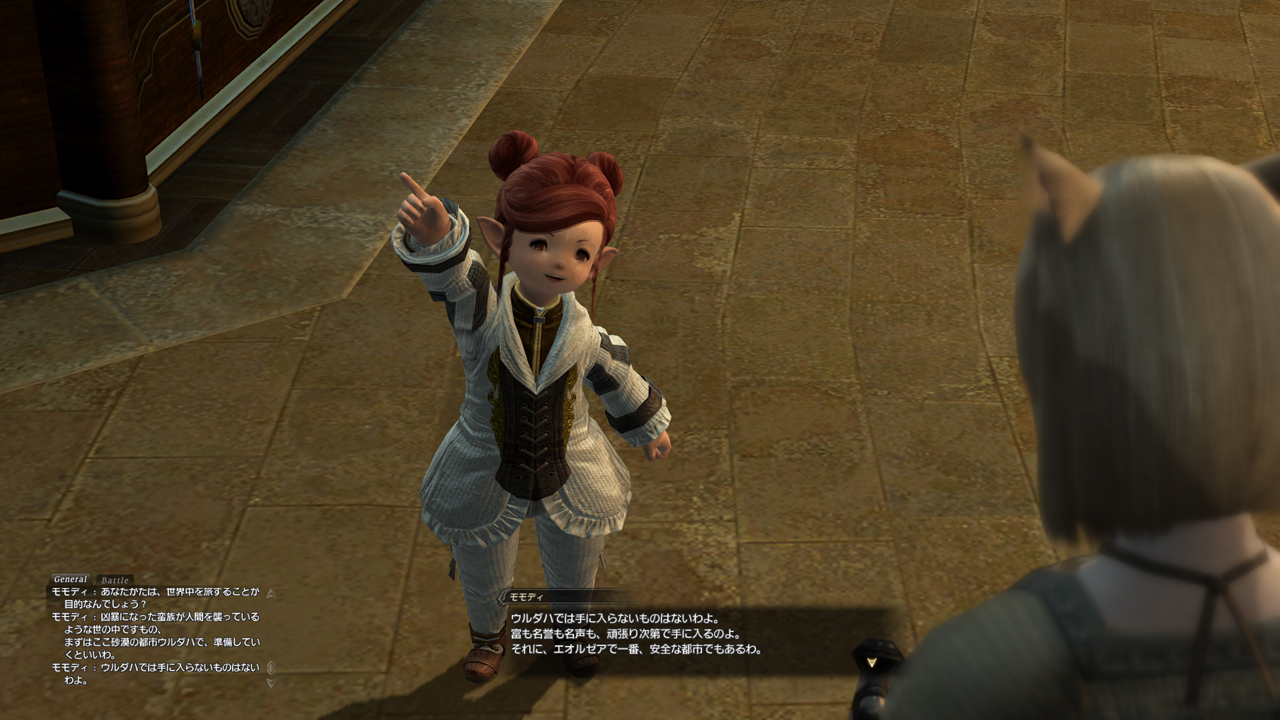Click the dialogue text about ウルダハ
This screenshot has height=720, width=1280.
pos(614,617)
